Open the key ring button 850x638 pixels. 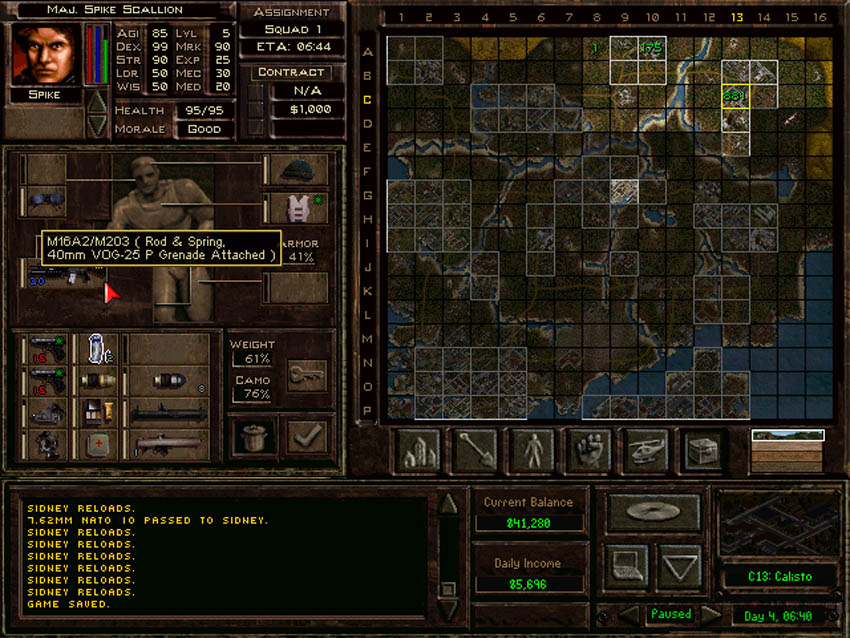point(305,374)
